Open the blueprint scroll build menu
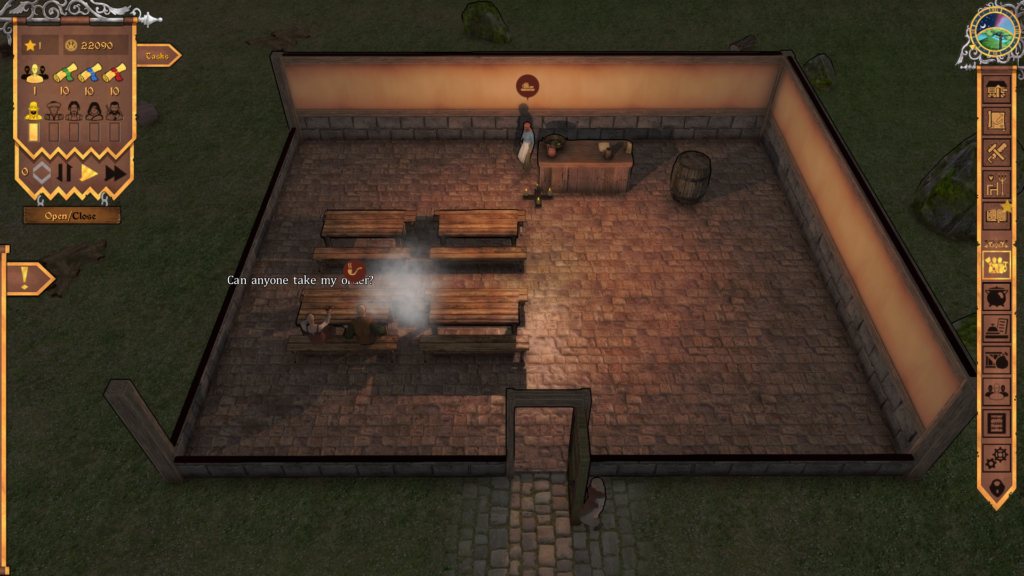This screenshot has height=576, width=1024. [x=996, y=121]
